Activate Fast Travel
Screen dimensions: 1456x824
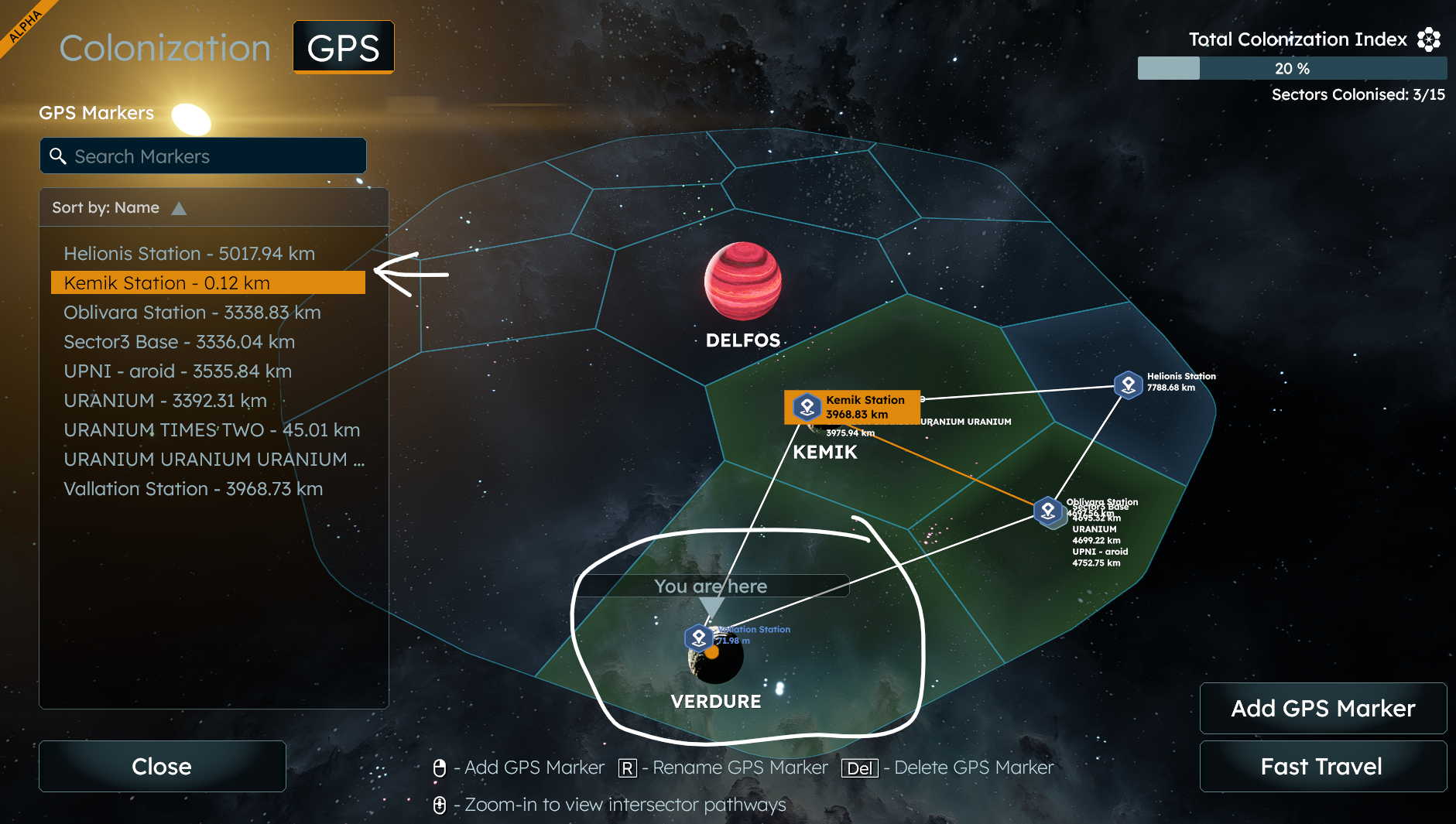pos(1321,766)
